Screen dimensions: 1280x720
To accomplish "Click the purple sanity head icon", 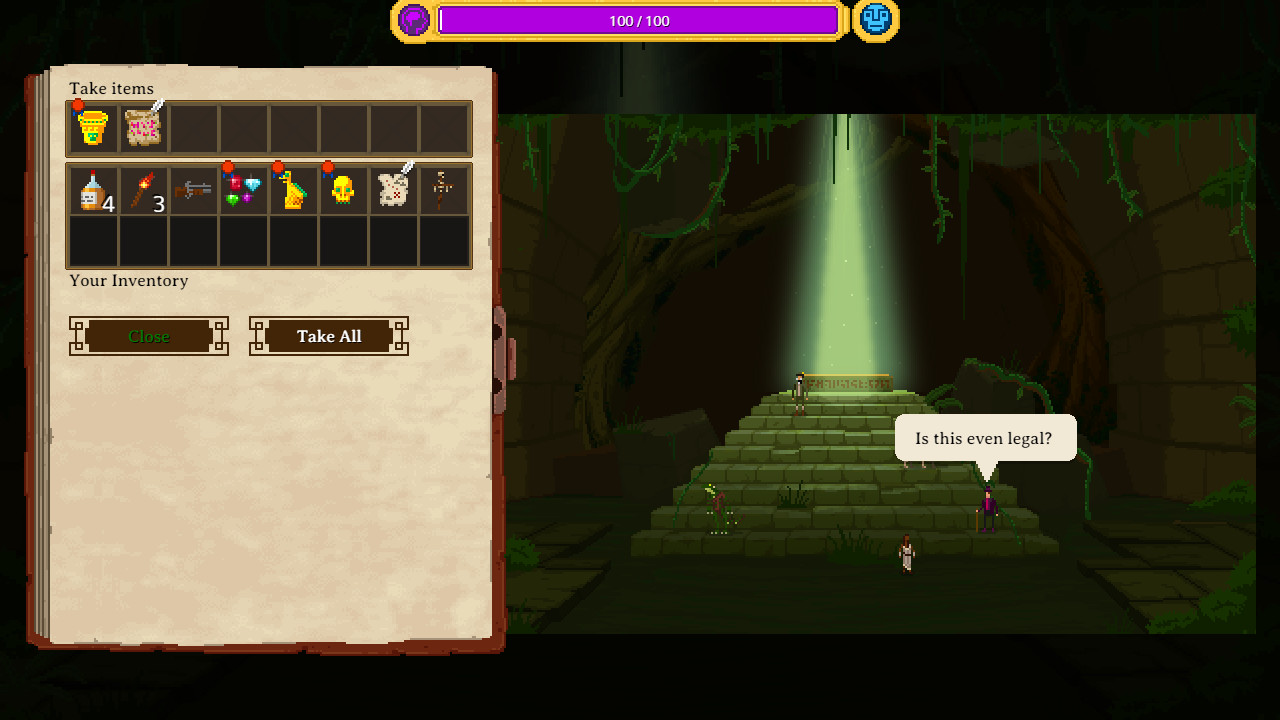I will [413, 20].
